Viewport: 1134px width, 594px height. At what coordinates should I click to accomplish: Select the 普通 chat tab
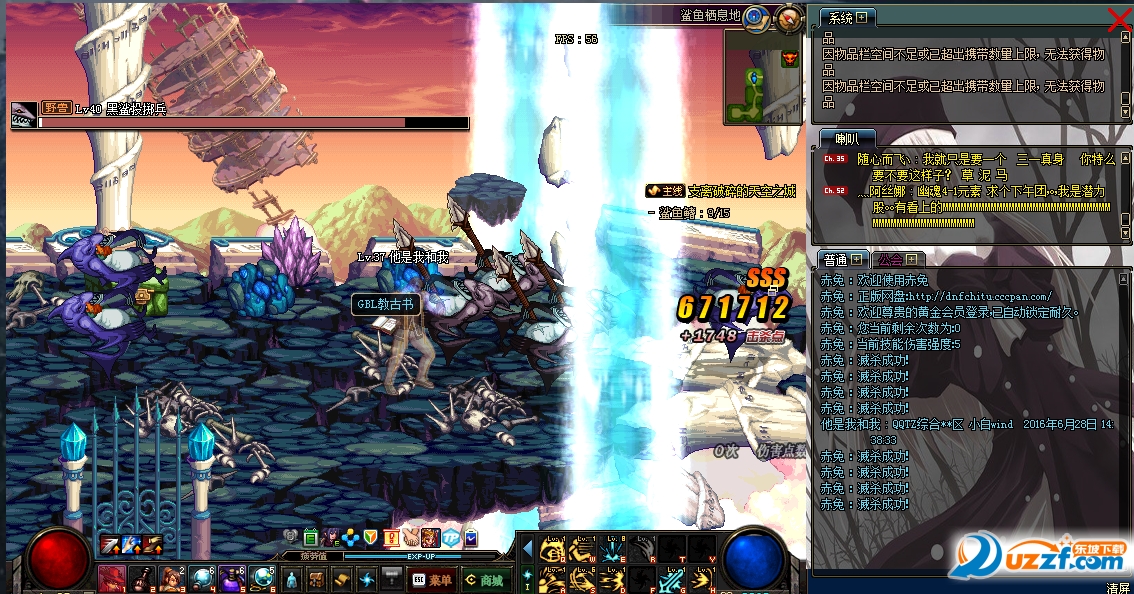pyautogui.click(x=834, y=259)
